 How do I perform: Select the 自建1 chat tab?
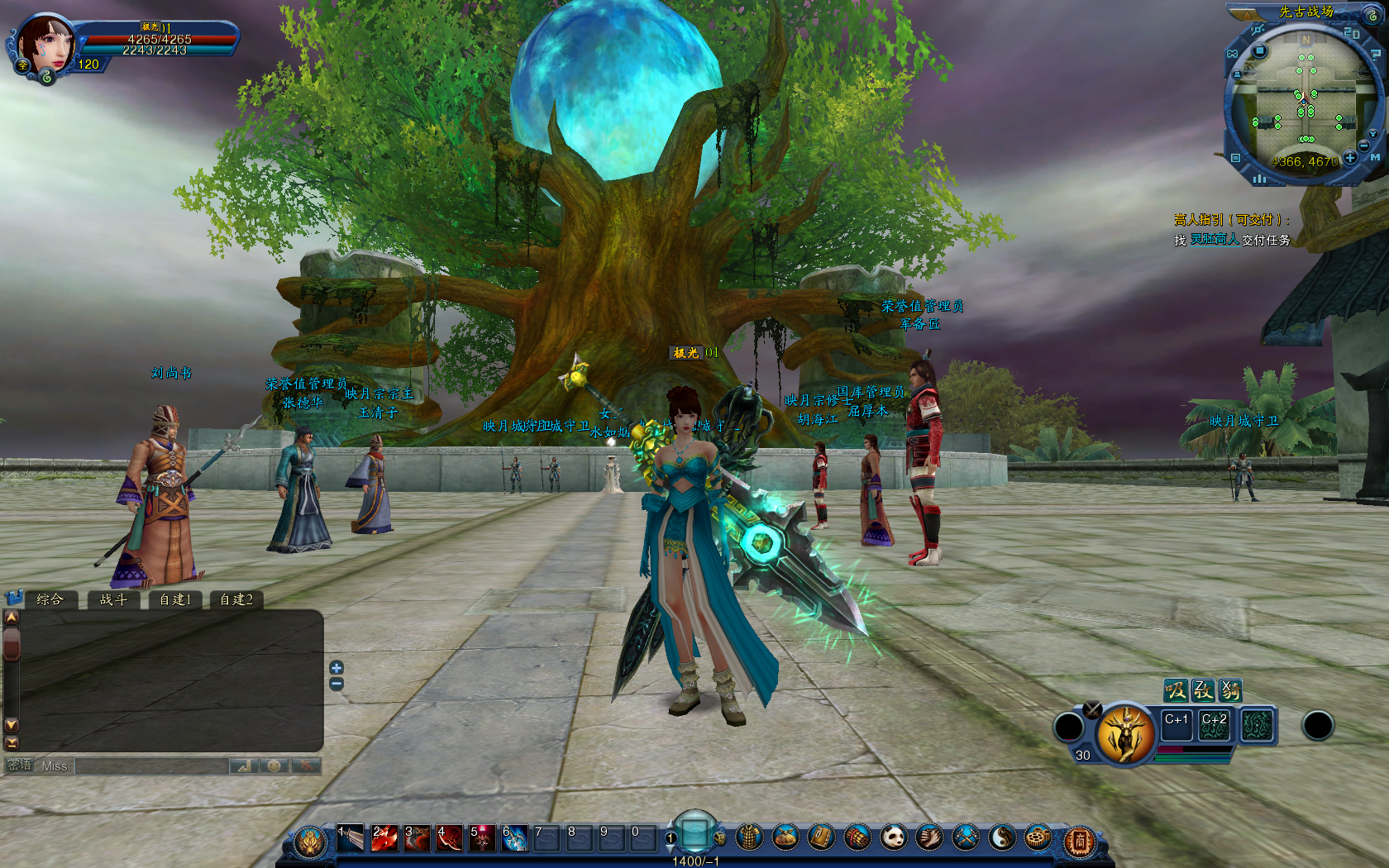pos(175,599)
